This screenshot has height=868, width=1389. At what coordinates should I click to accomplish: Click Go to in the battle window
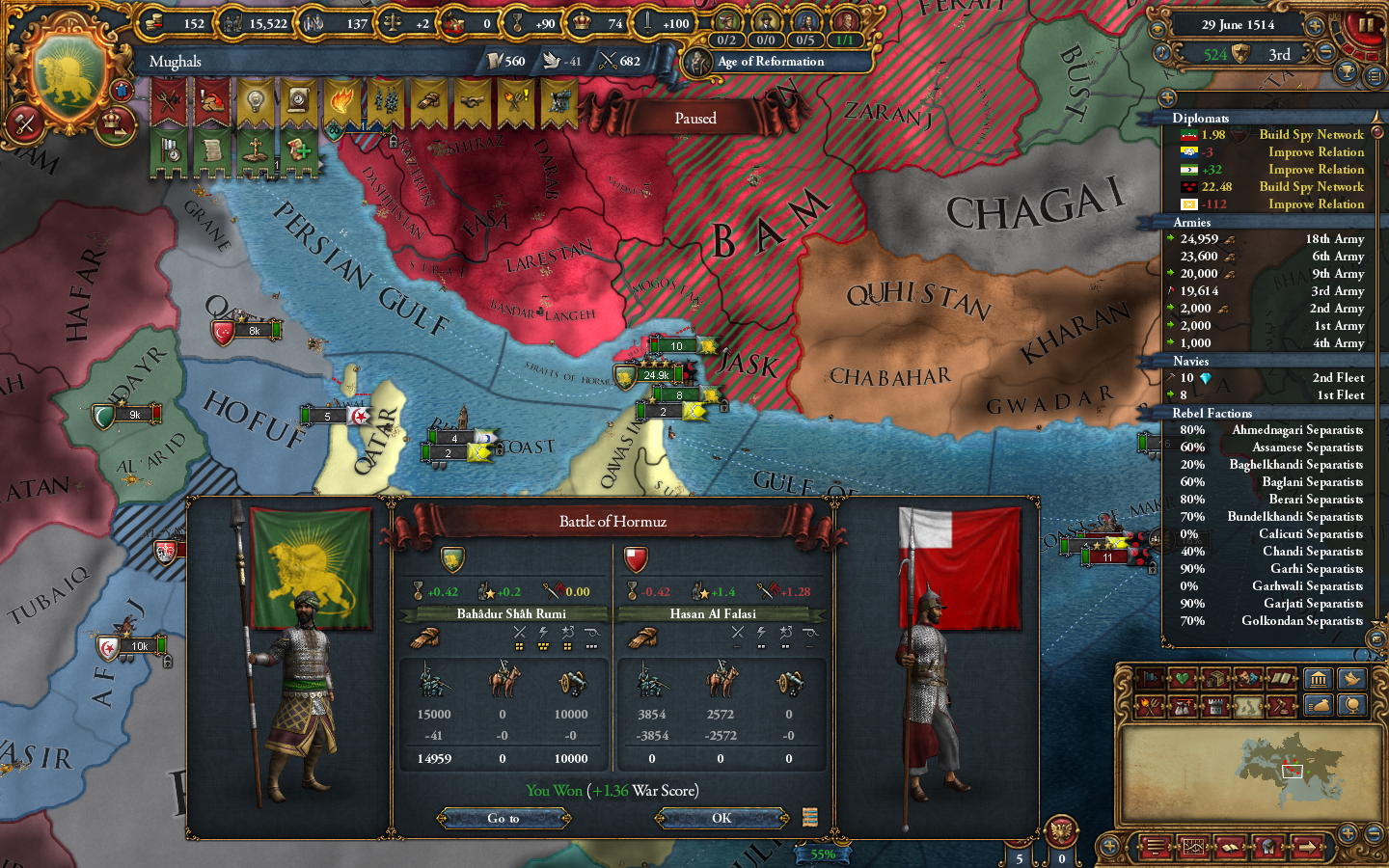click(x=502, y=818)
